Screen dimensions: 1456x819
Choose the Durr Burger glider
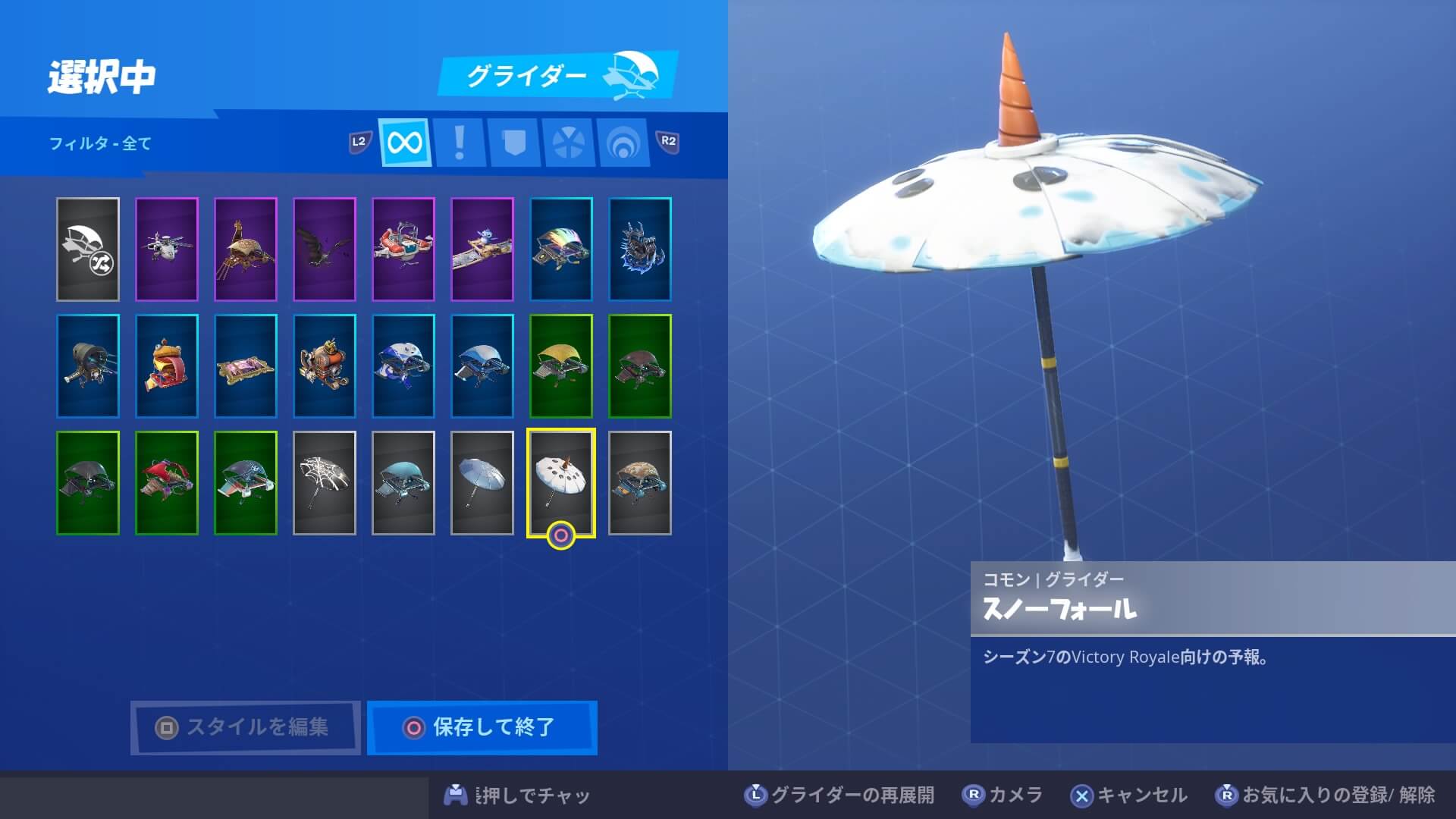(167, 366)
